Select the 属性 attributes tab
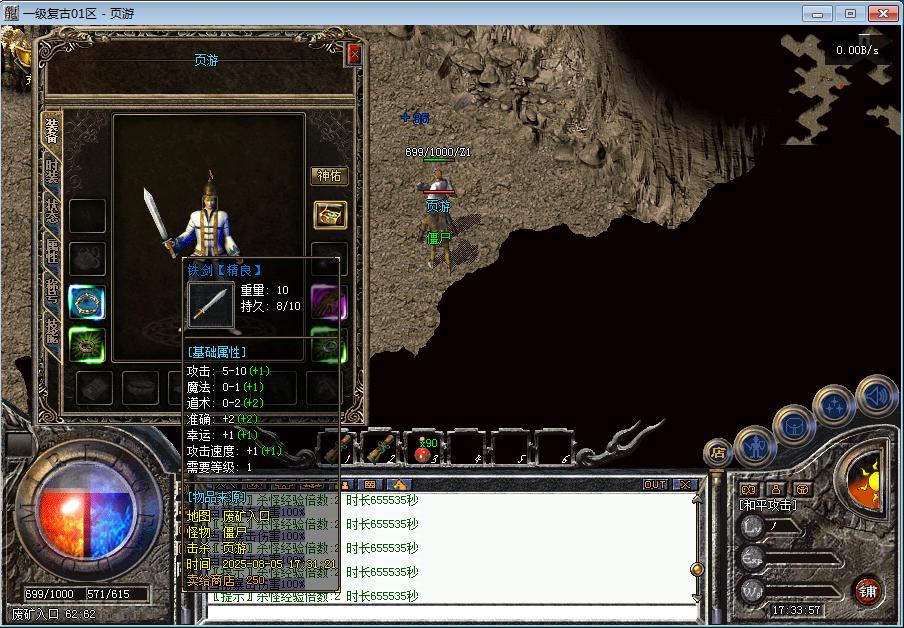The height and width of the screenshot is (628, 904). coord(52,251)
